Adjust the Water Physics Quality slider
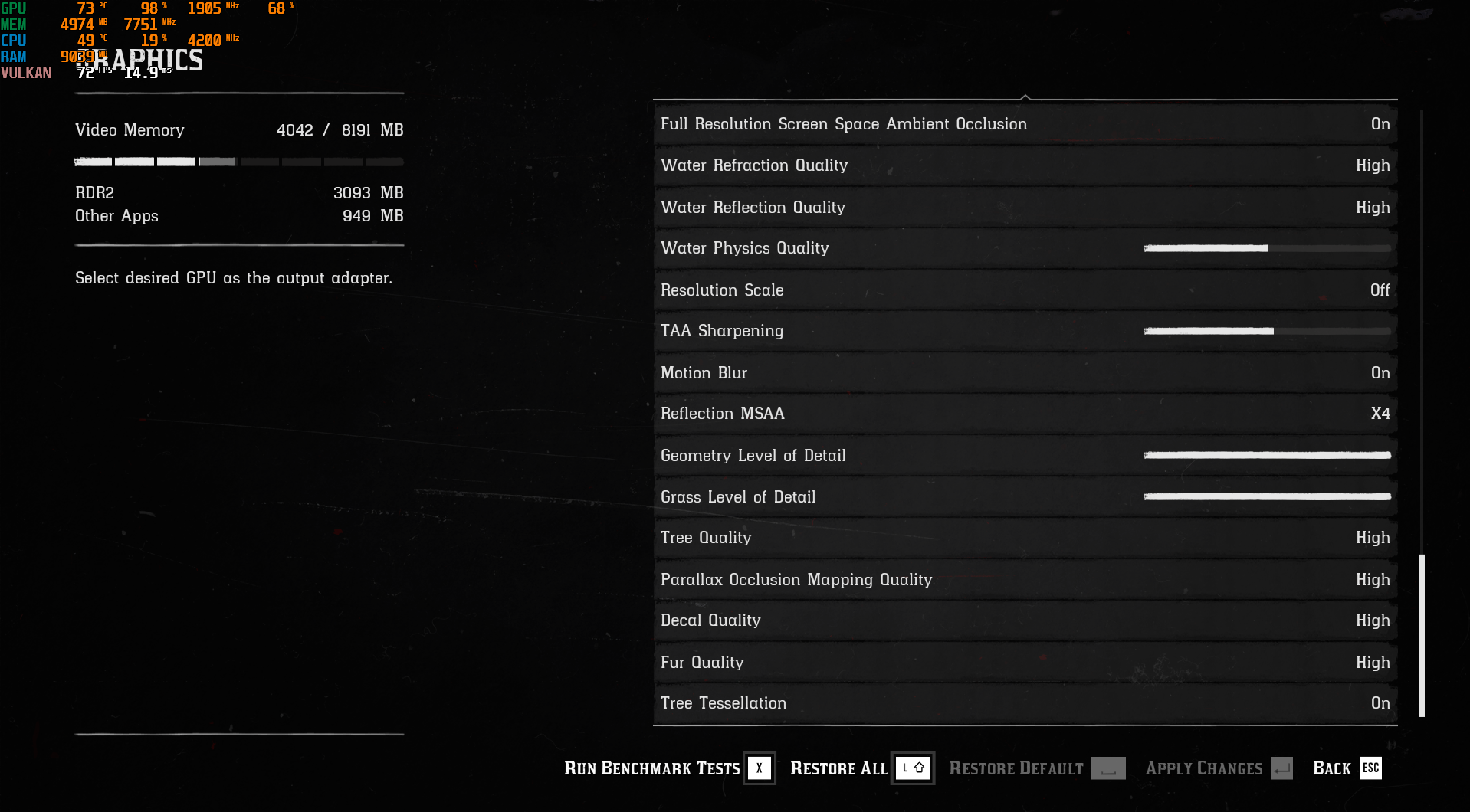This screenshot has height=812, width=1470. tap(1267, 248)
